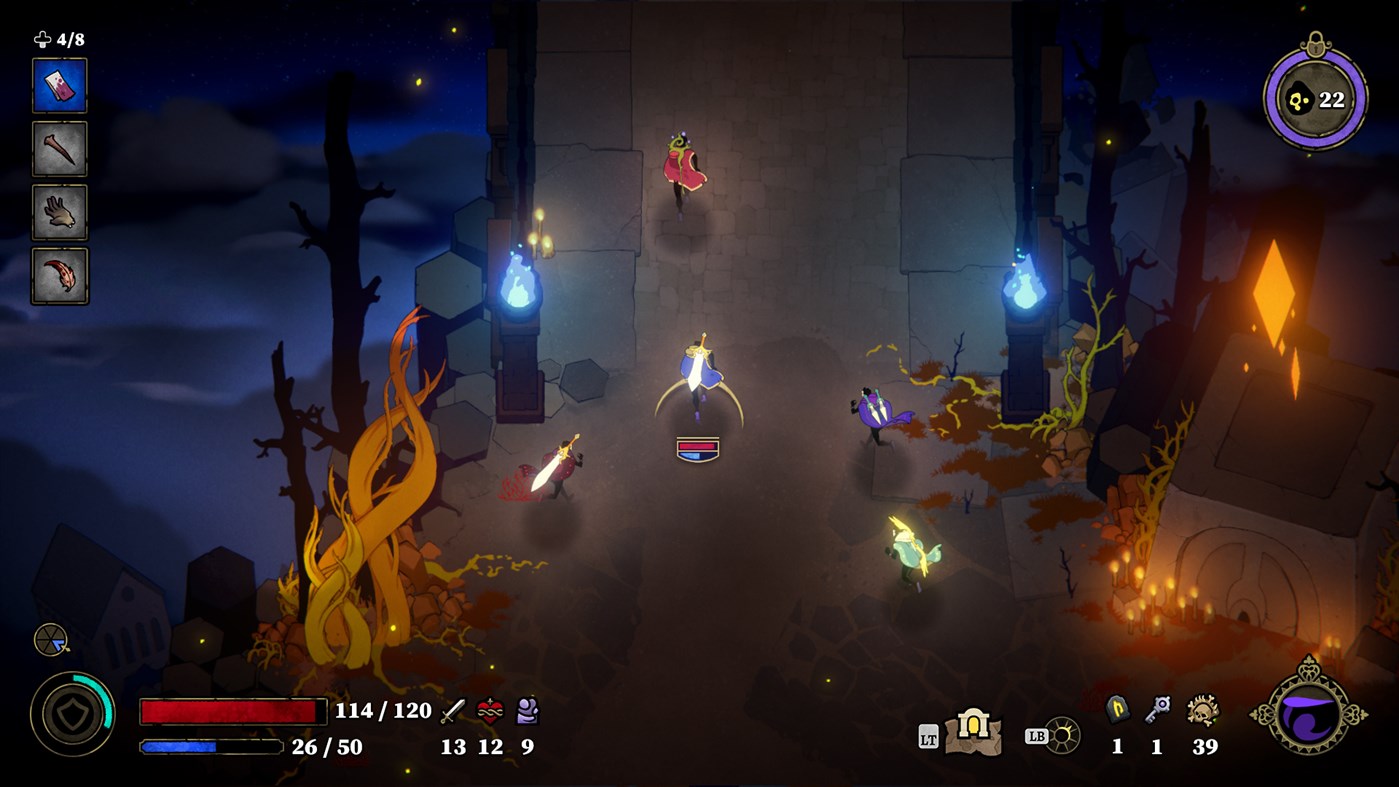This screenshot has width=1399, height=787.
Task: Click the red health bar
Action: [232, 711]
